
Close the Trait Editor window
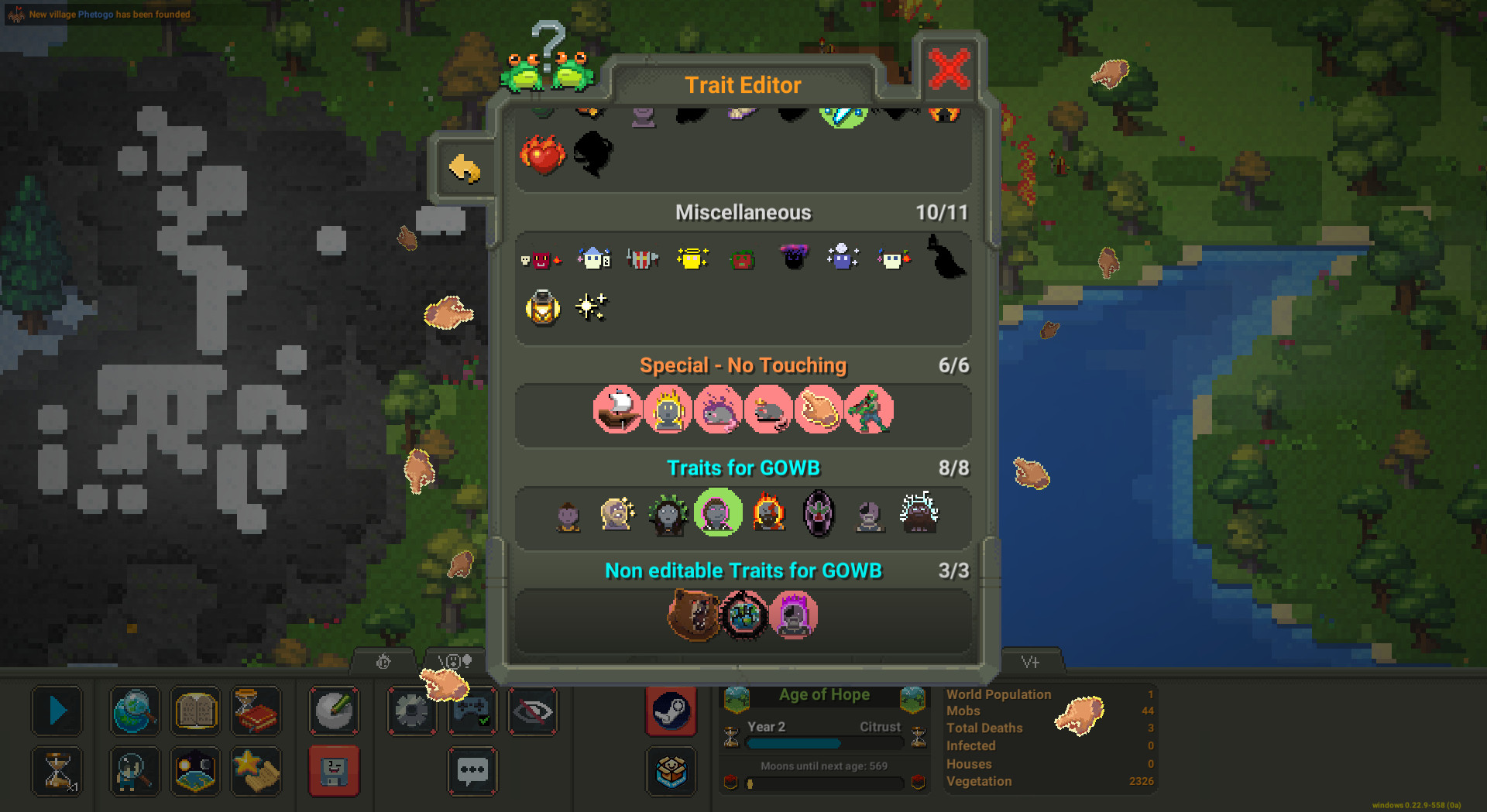click(x=949, y=70)
